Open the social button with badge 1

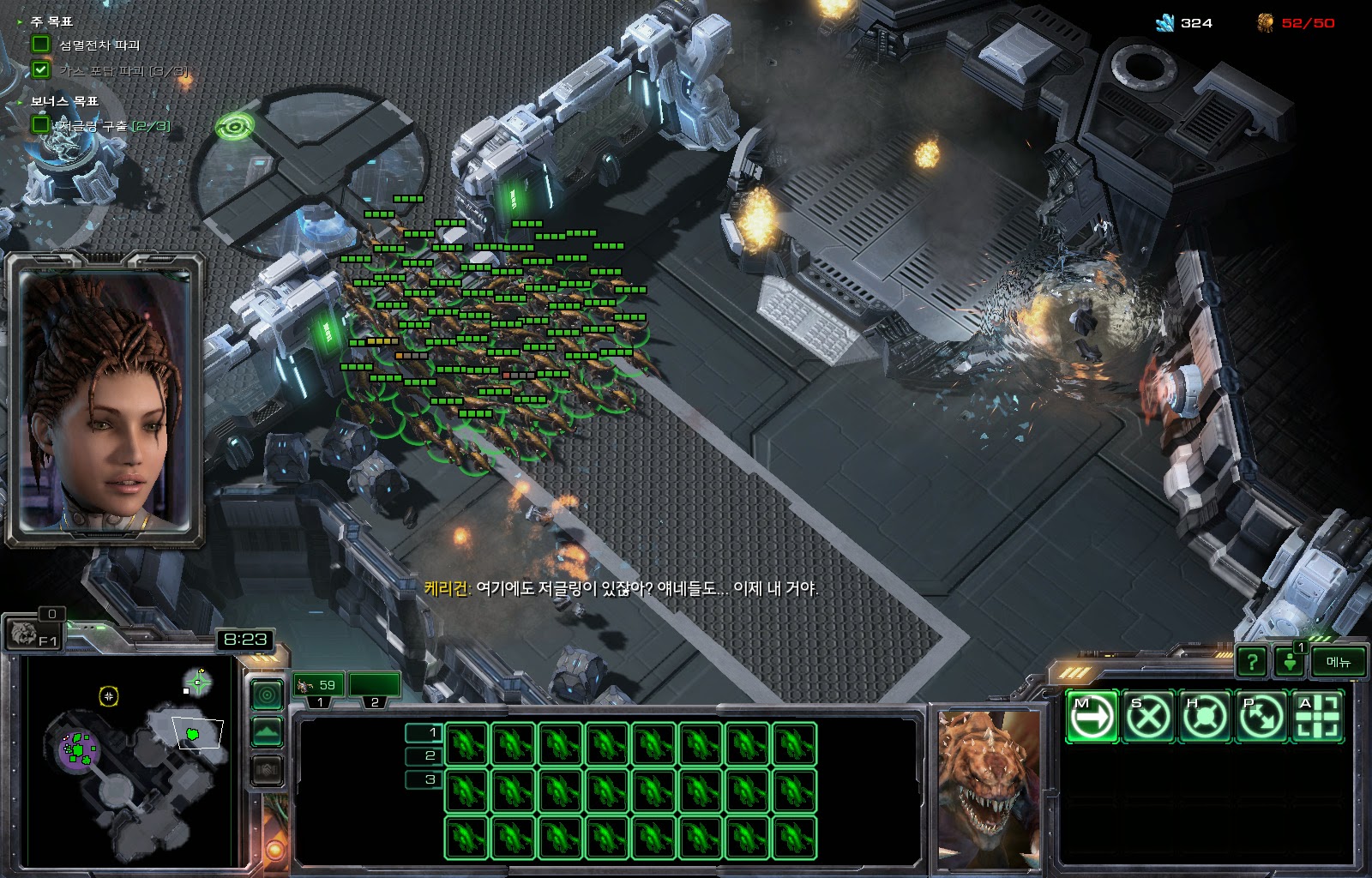pos(1290,661)
